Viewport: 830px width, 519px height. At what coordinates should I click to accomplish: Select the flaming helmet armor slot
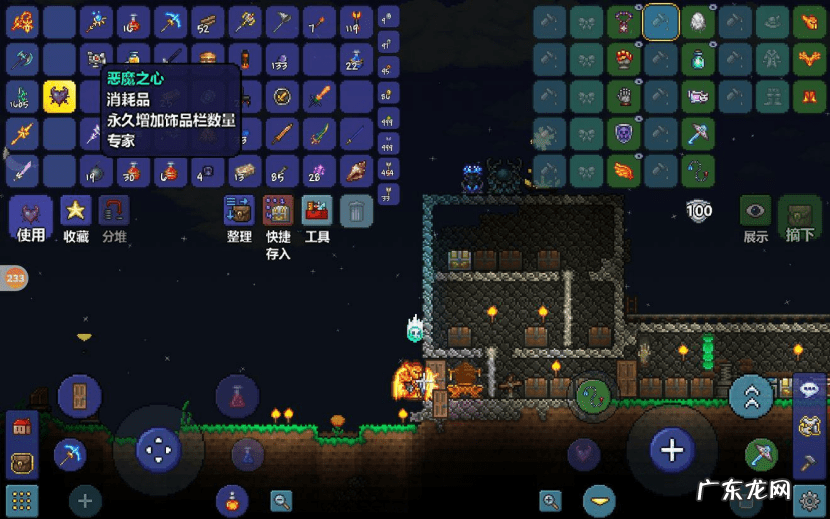(807, 21)
